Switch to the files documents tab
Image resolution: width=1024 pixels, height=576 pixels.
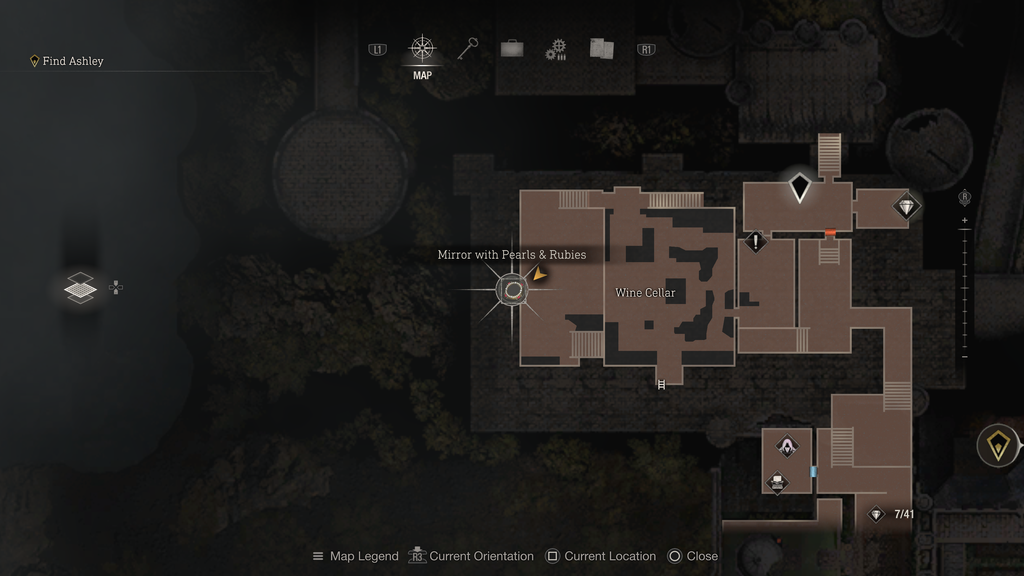tap(601, 49)
